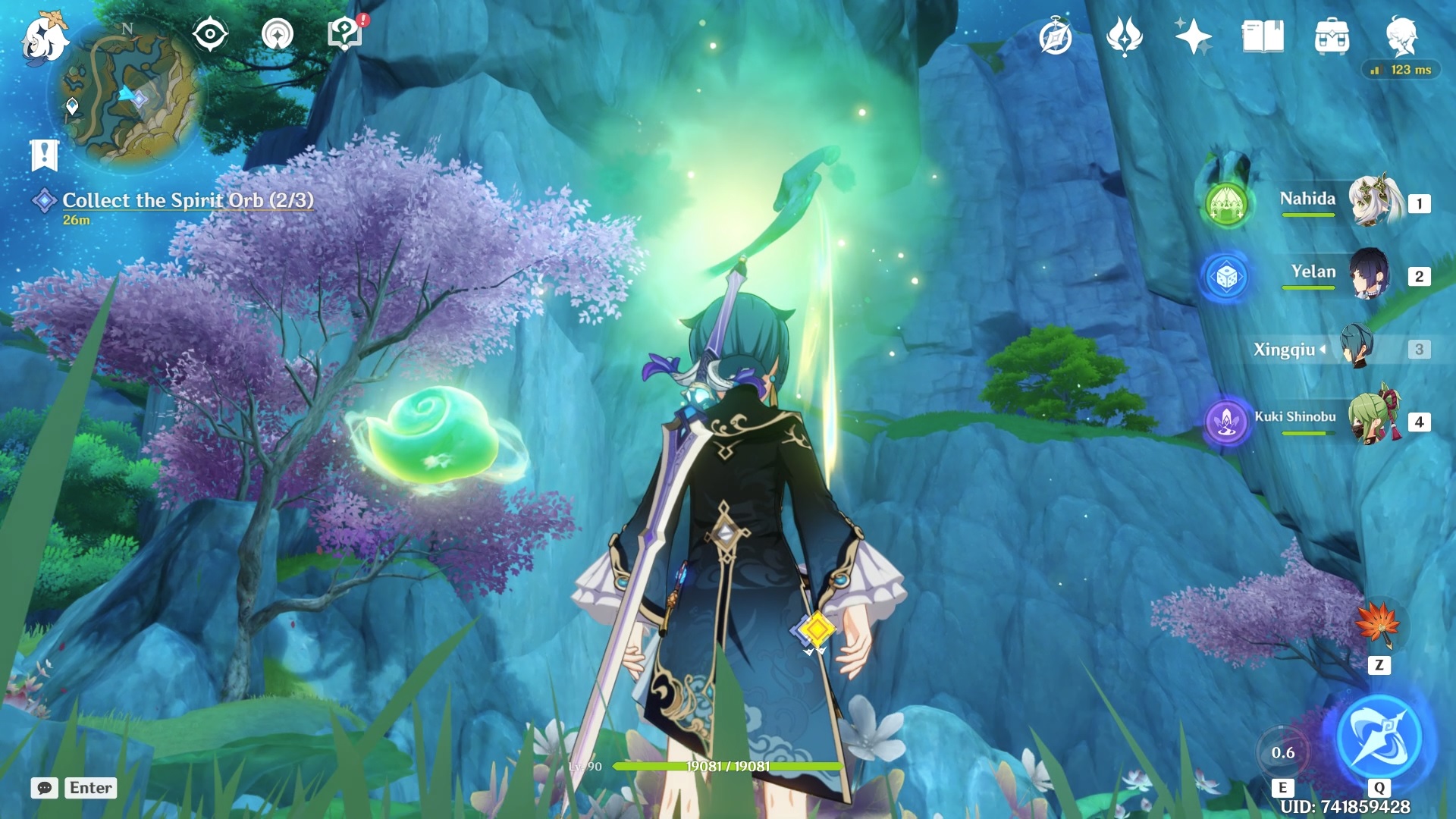Image resolution: width=1456 pixels, height=819 pixels.
Task: Click the Enter chat field
Action: (90, 788)
